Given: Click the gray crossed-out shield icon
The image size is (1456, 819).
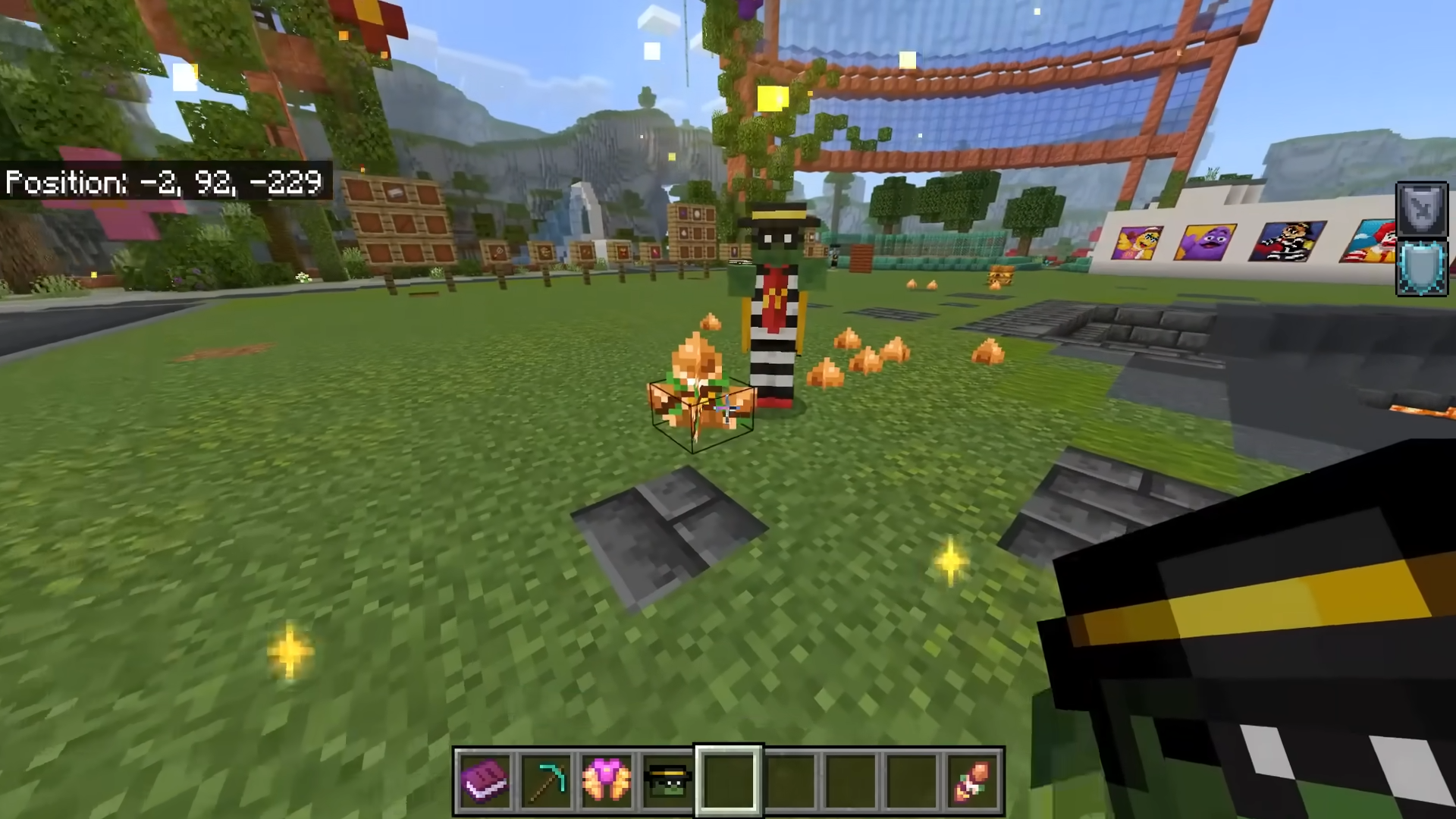Looking at the screenshot, I should [x=1422, y=209].
